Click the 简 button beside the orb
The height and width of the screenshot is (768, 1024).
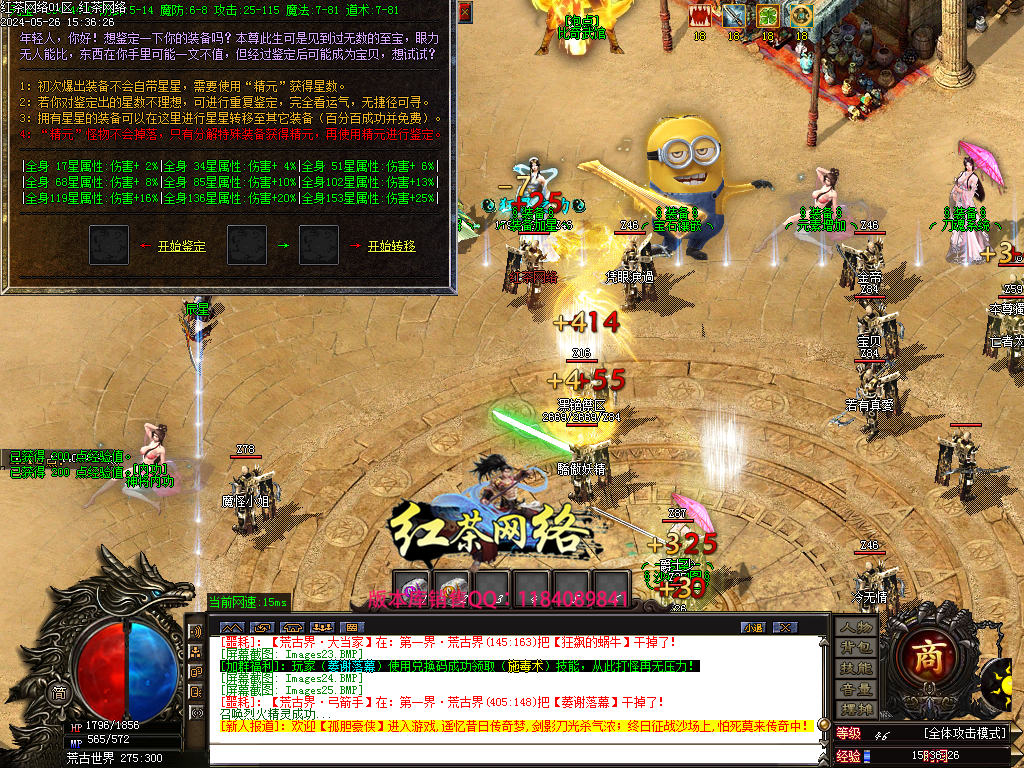60,694
